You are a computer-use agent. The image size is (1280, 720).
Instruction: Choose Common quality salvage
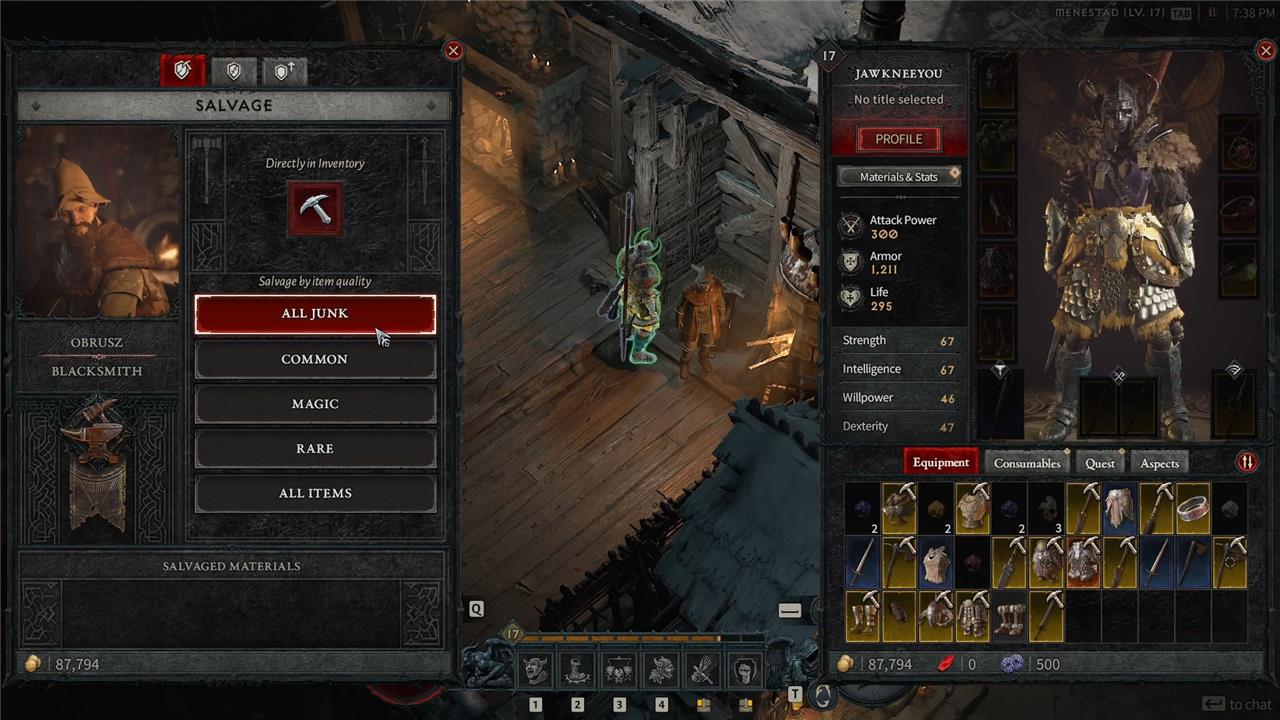(x=315, y=359)
